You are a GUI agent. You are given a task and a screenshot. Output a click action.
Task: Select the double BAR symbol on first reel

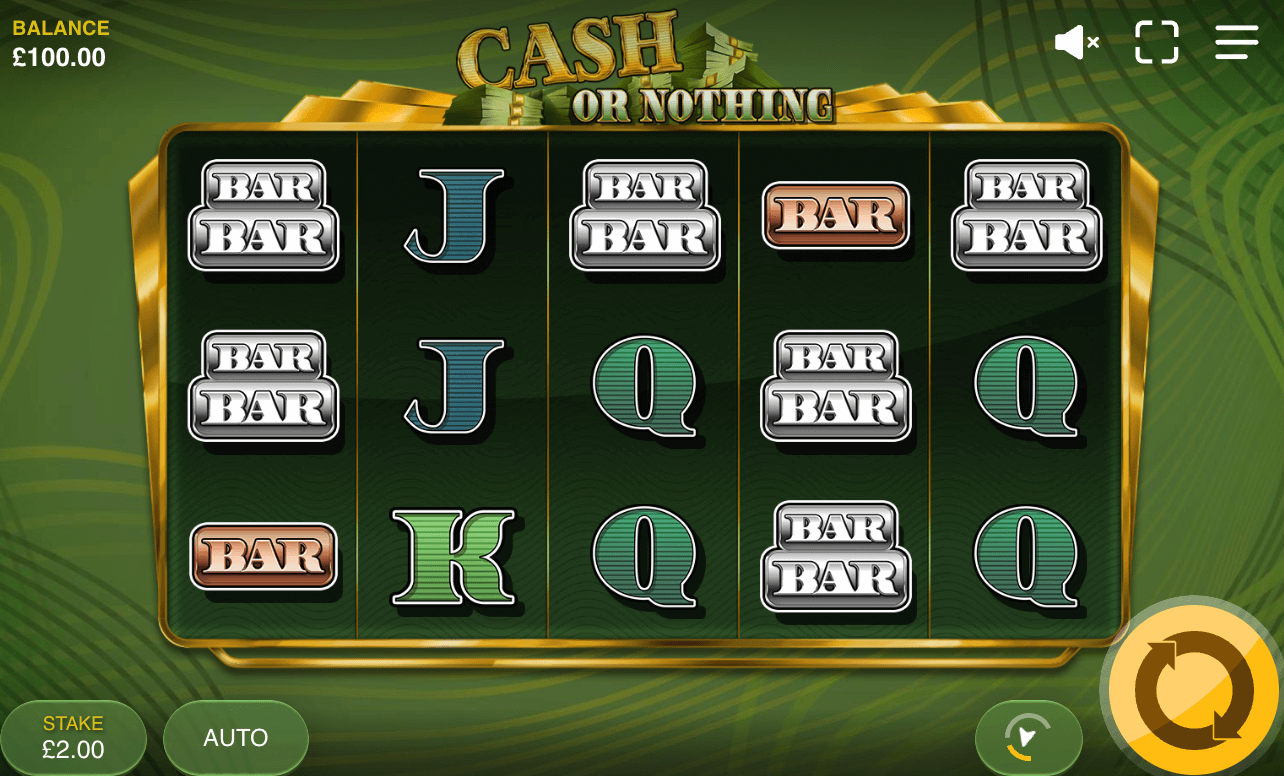pos(265,215)
